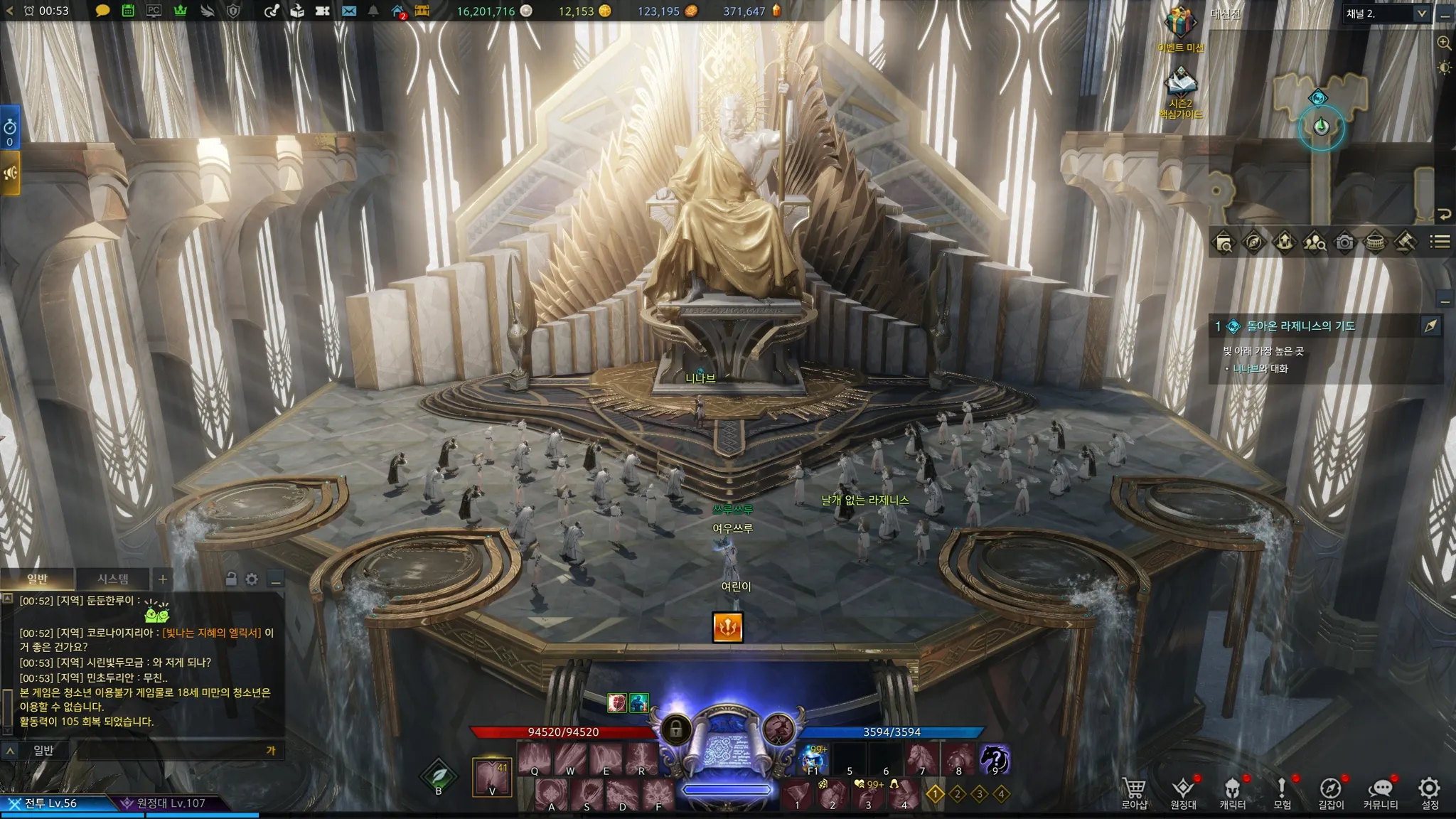Select the horse mount slot
The width and height of the screenshot is (1456, 819).
point(921,759)
